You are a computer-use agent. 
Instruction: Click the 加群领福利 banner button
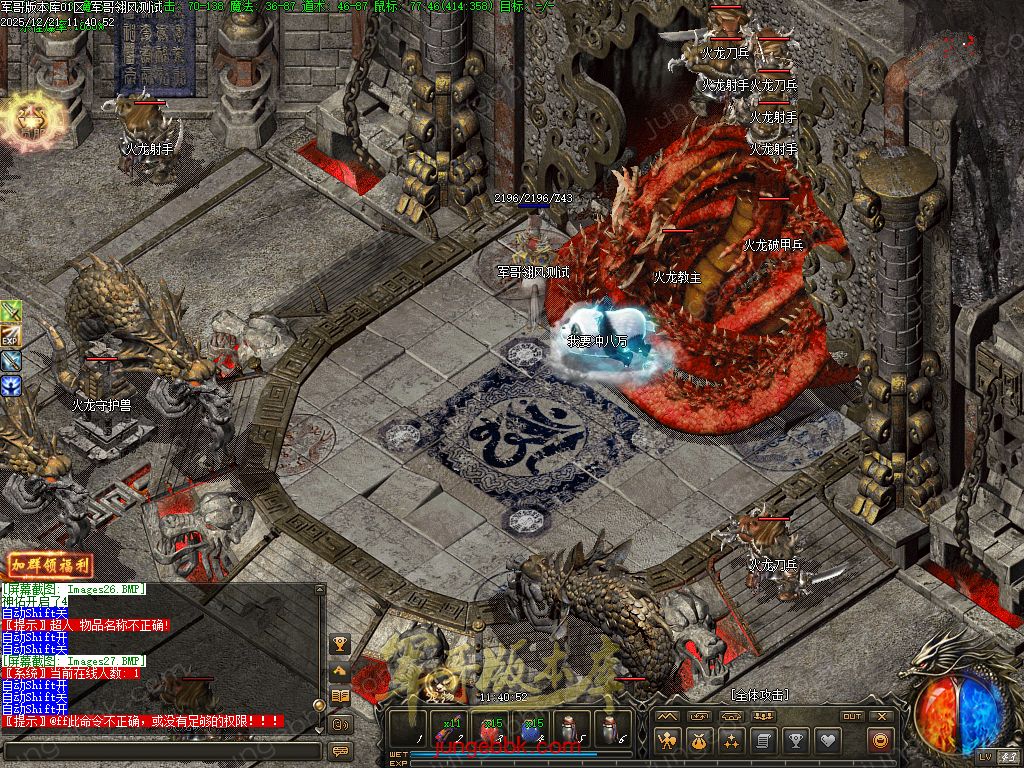tap(50, 565)
